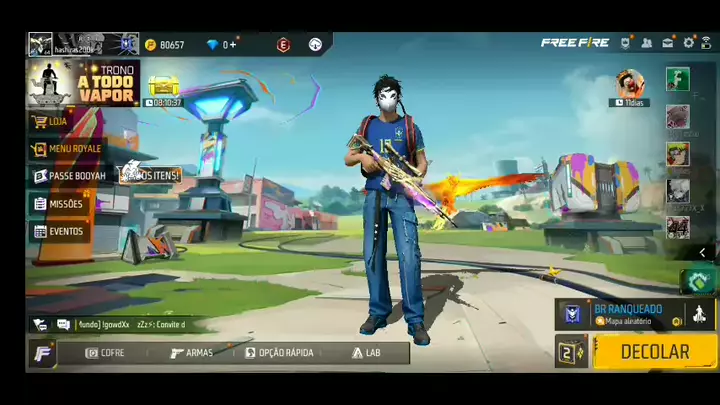
Task: Open the chat message box
Action: click(120, 325)
